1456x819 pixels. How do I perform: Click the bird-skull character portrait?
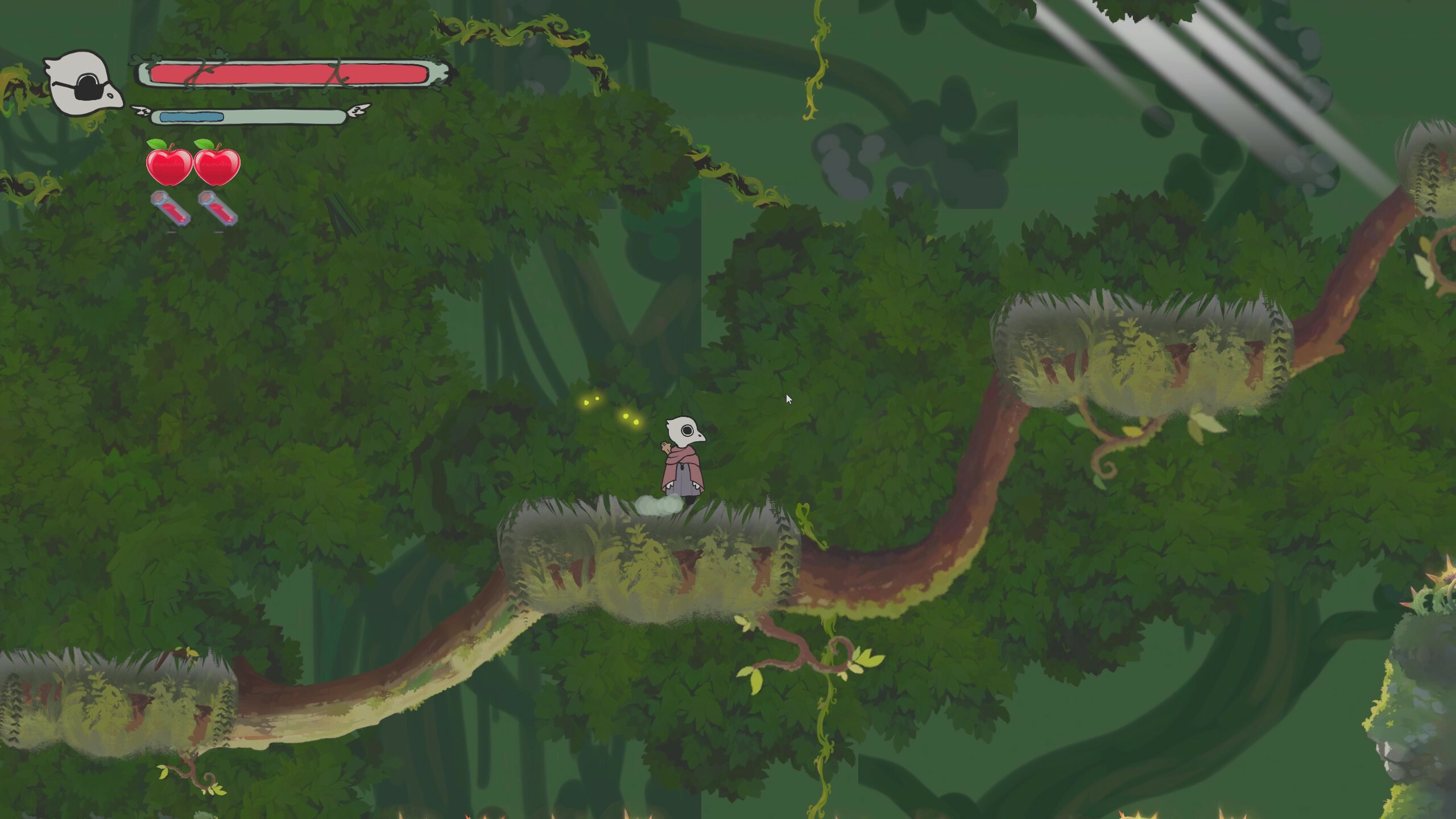click(x=82, y=80)
